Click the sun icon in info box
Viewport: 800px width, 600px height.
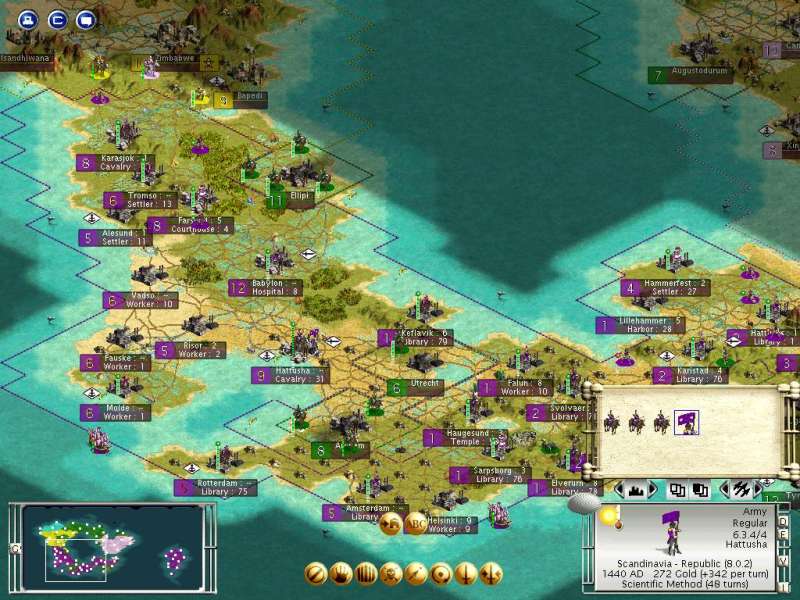click(x=609, y=514)
